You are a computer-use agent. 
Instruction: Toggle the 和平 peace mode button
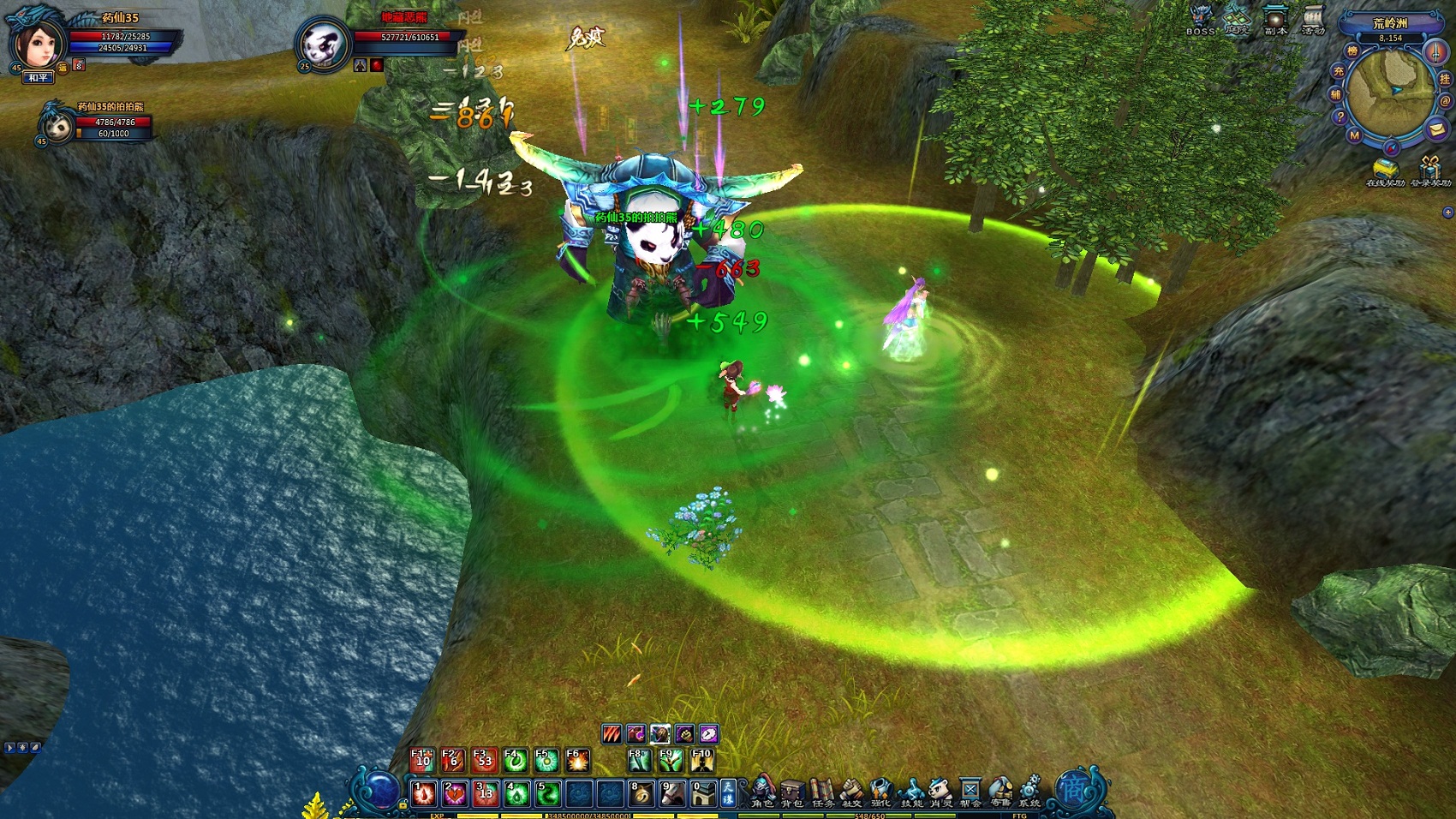39,78
